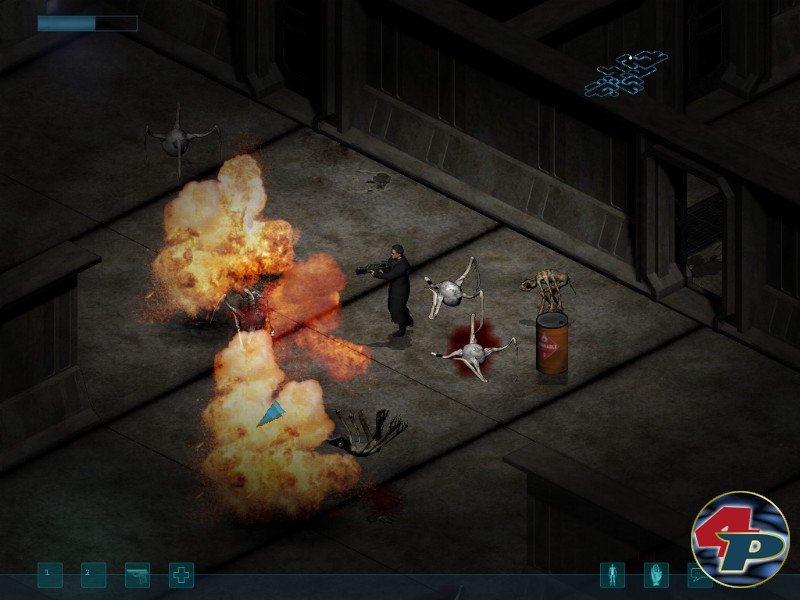
Task: Click the blue wireframe minimap
Action: [626, 75]
